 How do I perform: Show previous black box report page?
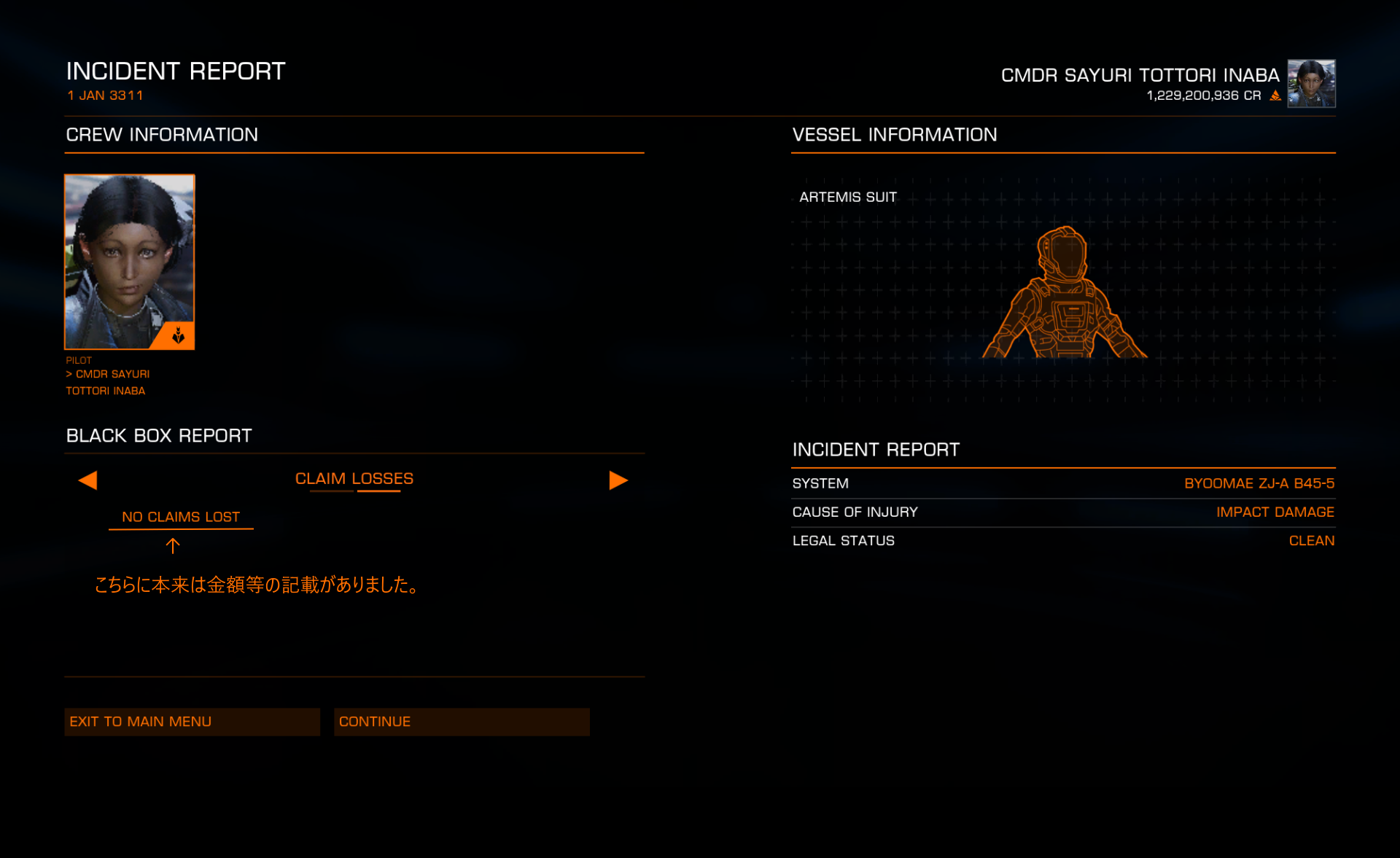(x=87, y=480)
